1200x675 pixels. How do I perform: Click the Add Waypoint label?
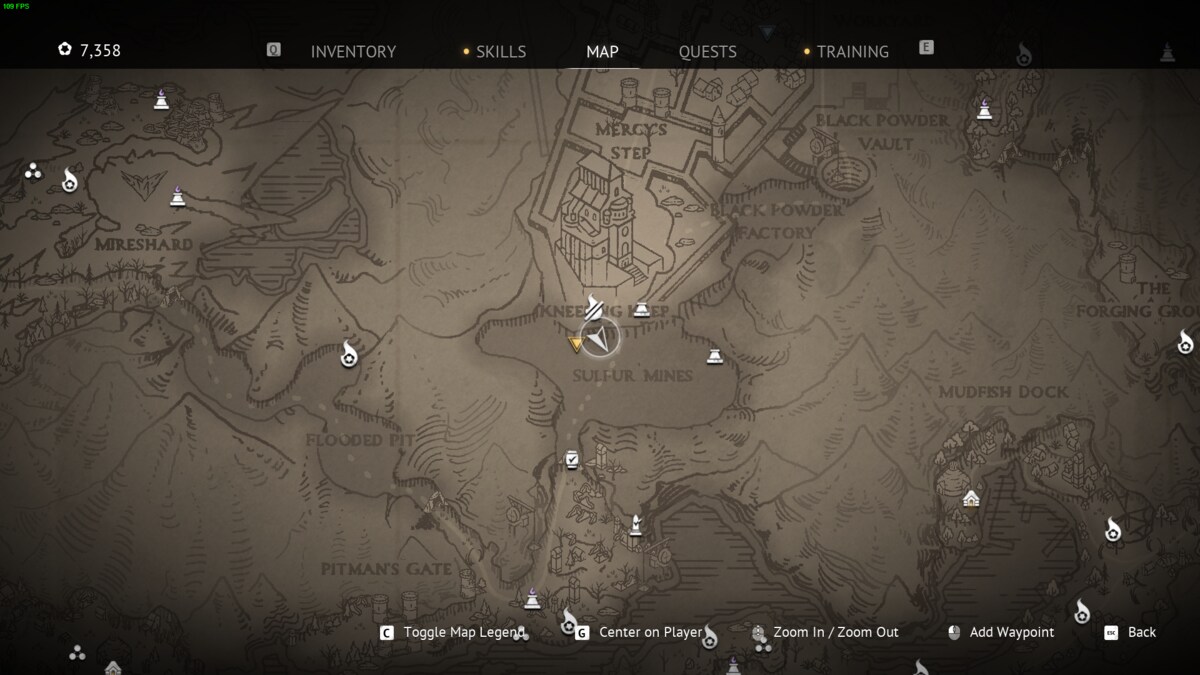(x=1011, y=632)
